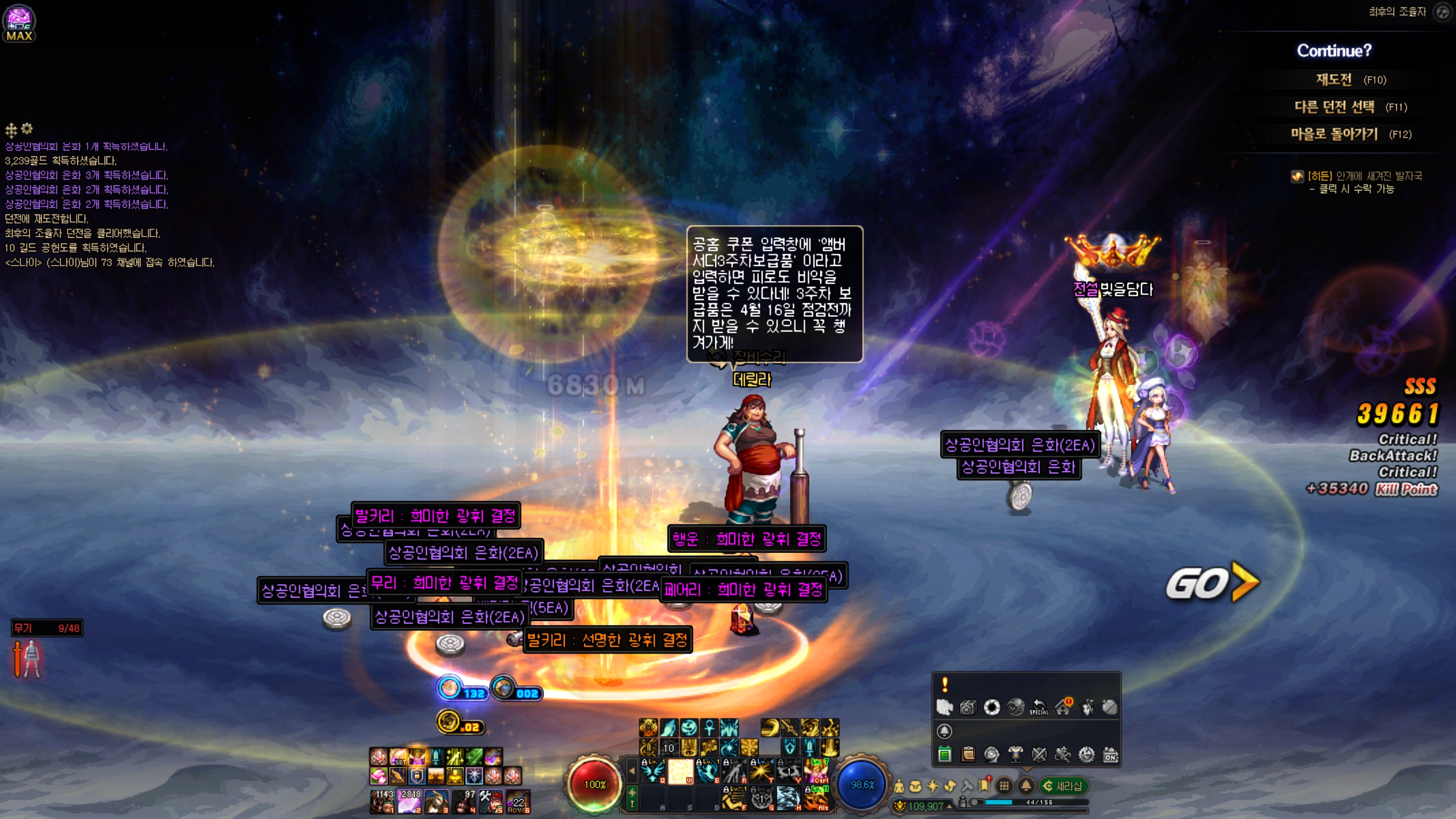1456x819 pixels.
Task: Open the grid menu round button
Action: (1004, 786)
